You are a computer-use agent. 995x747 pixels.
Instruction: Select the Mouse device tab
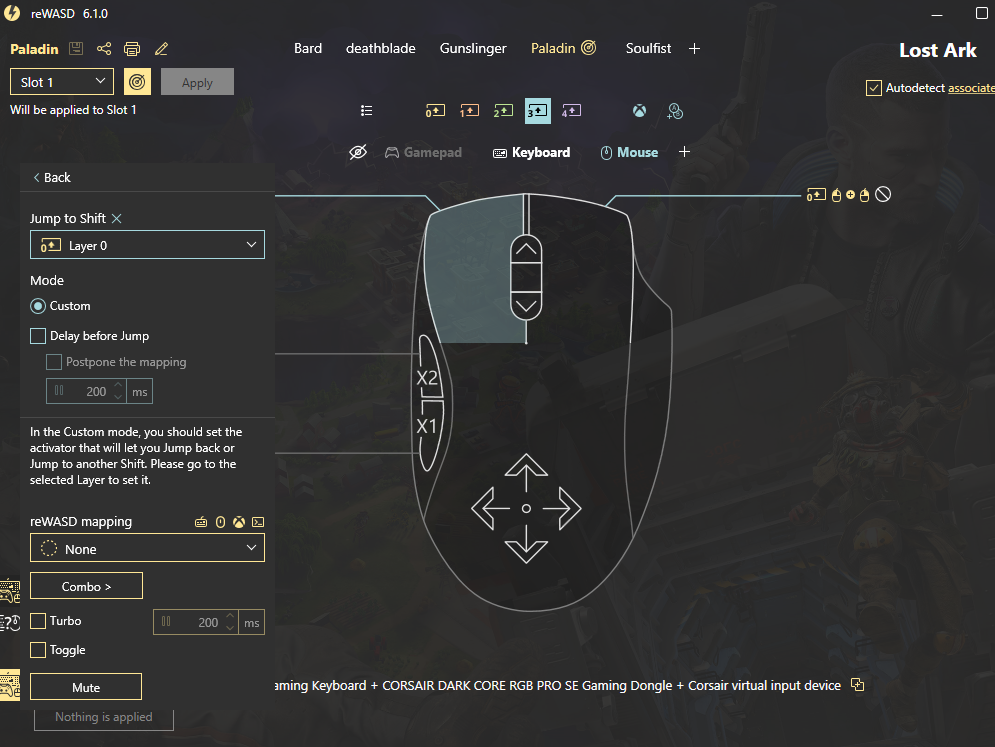tap(629, 153)
